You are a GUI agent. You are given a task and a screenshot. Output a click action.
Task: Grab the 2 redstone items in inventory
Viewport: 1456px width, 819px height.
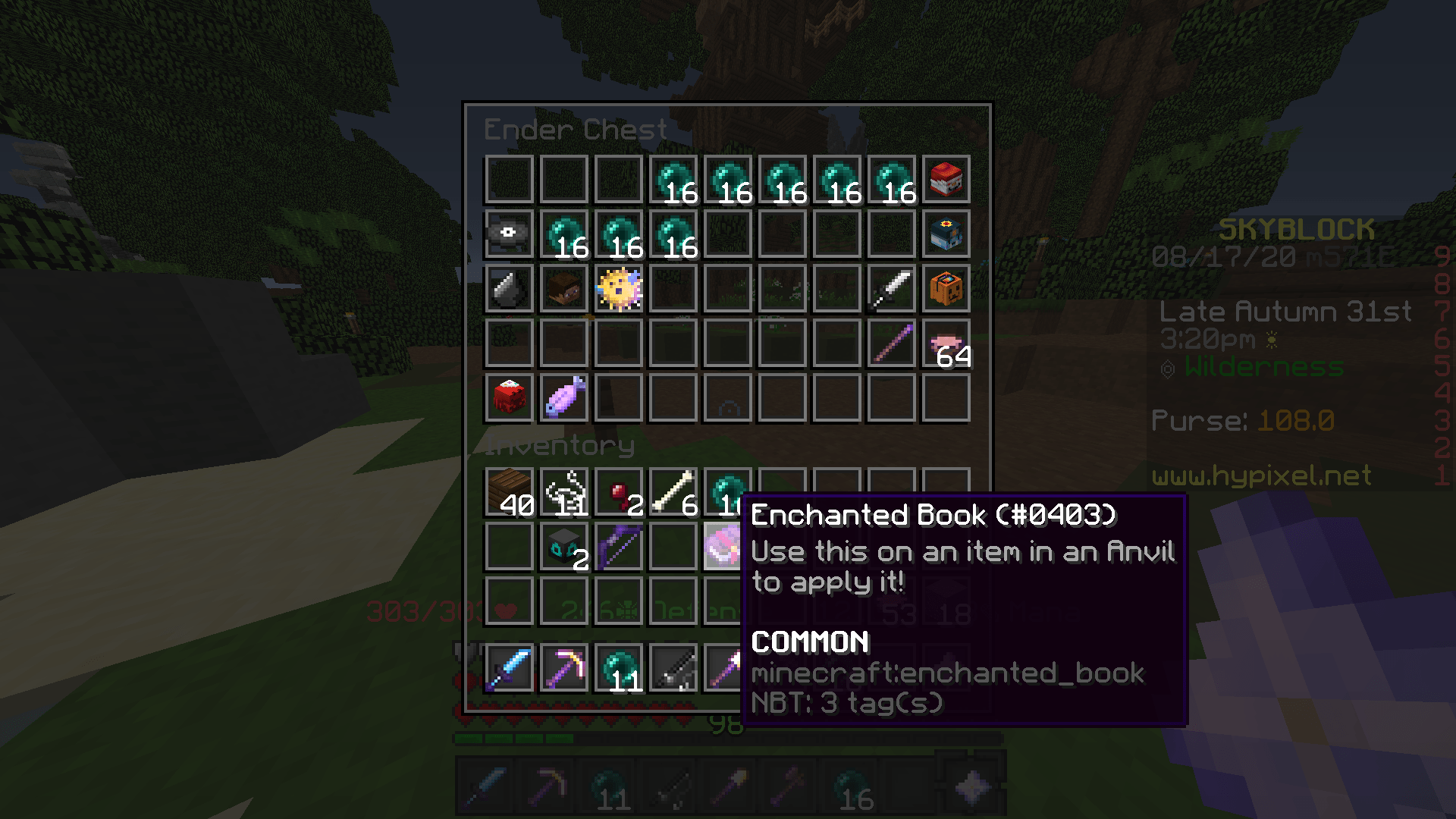618,491
